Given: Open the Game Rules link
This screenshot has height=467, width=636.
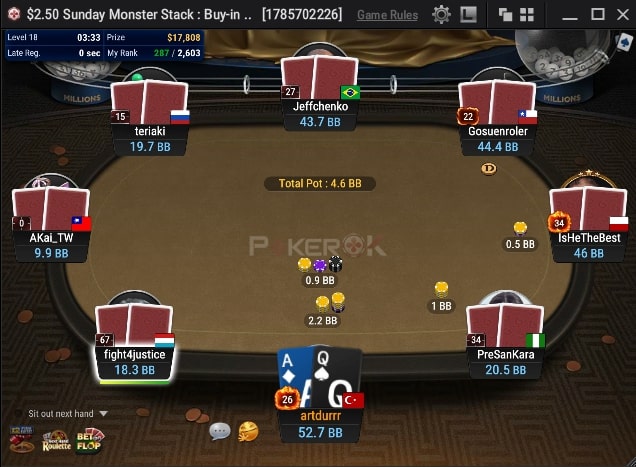Looking at the screenshot, I should (387, 15).
